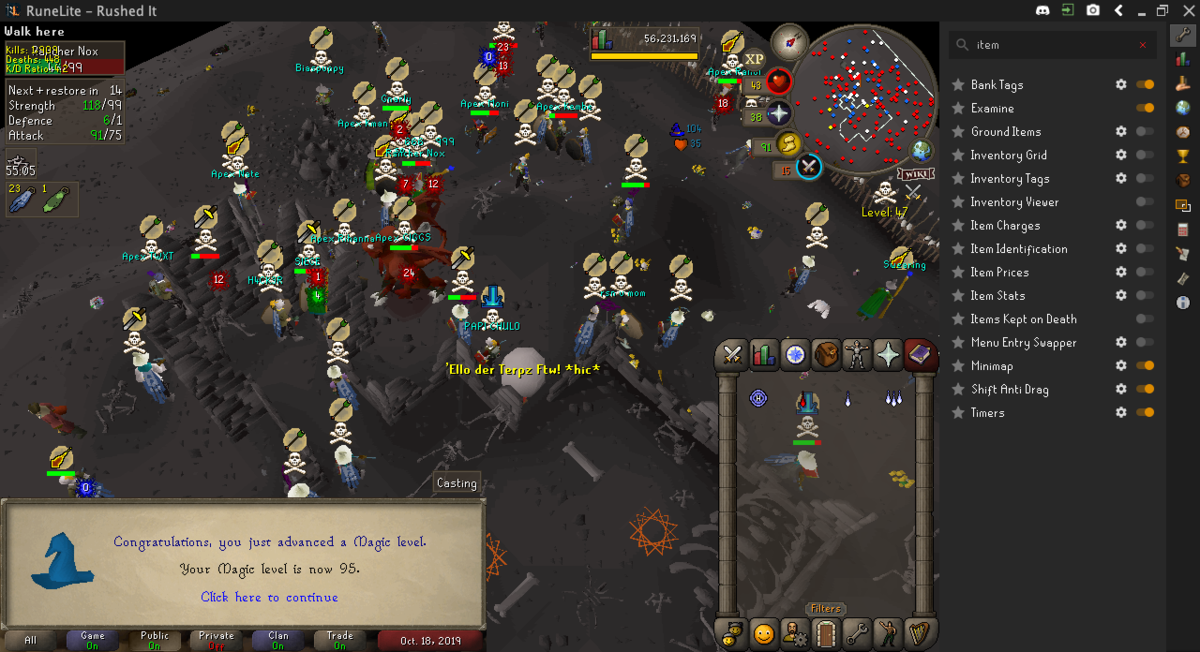Take a screenshot with the camera button
This screenshot has width=1200, height=652.
pyautogui.click(x=1094, y=10)
